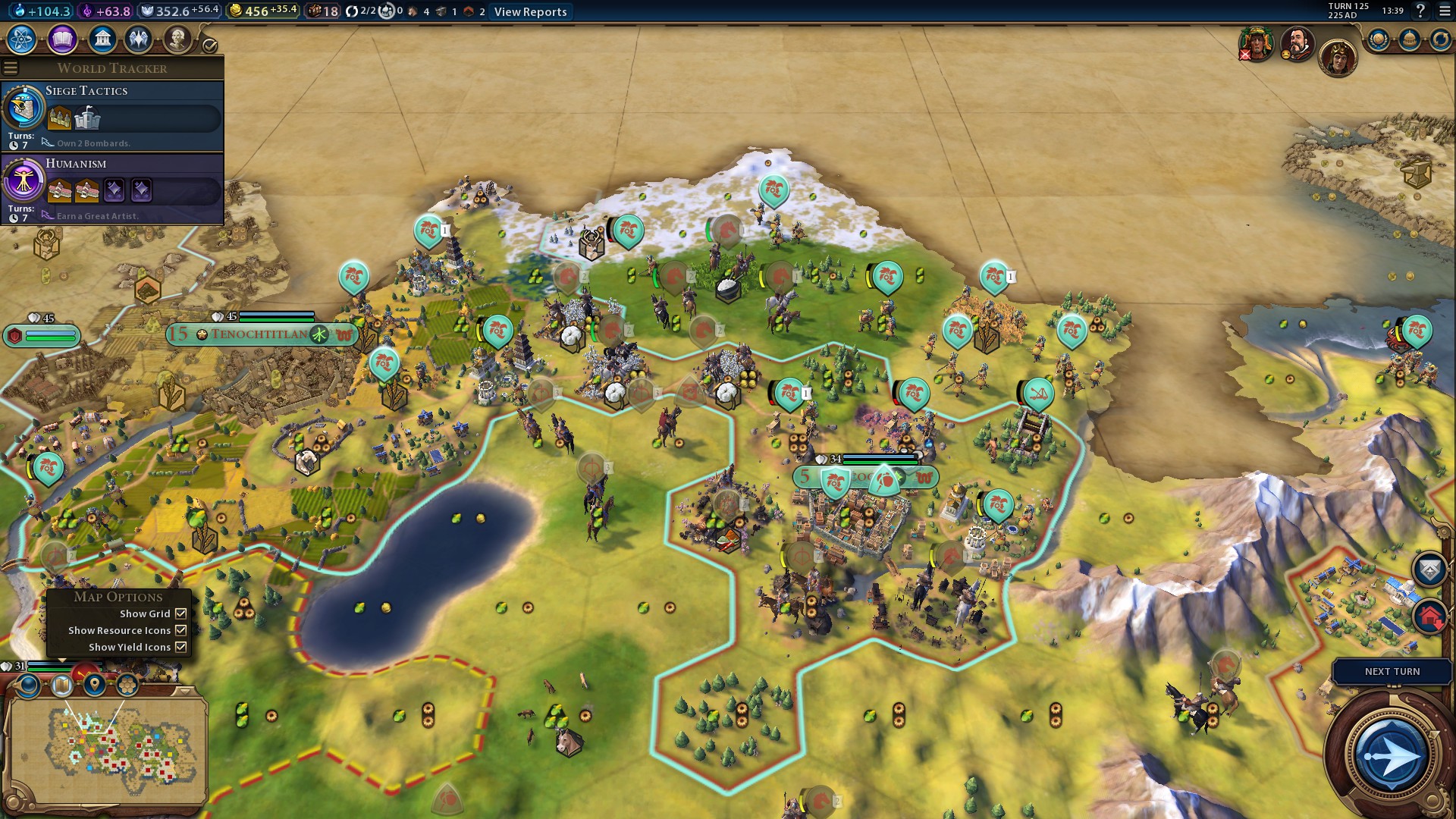Open the technology tree atom button
This screenshot has width=1456, height=819.
22,39
